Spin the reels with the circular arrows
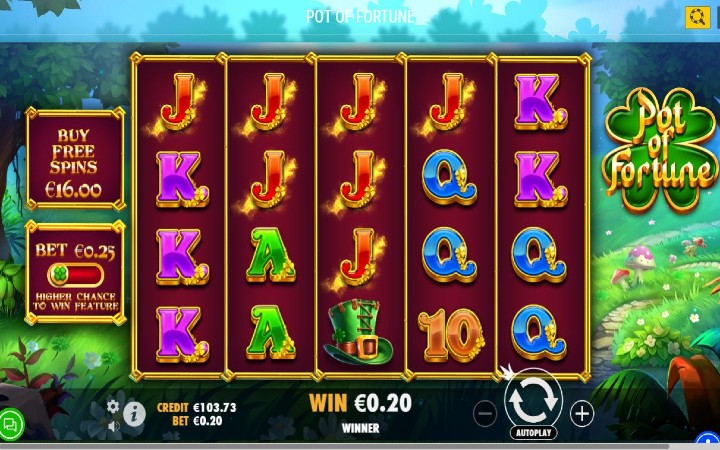The width and height of the screenshot is (720, 450). click(x=533, y=400)
